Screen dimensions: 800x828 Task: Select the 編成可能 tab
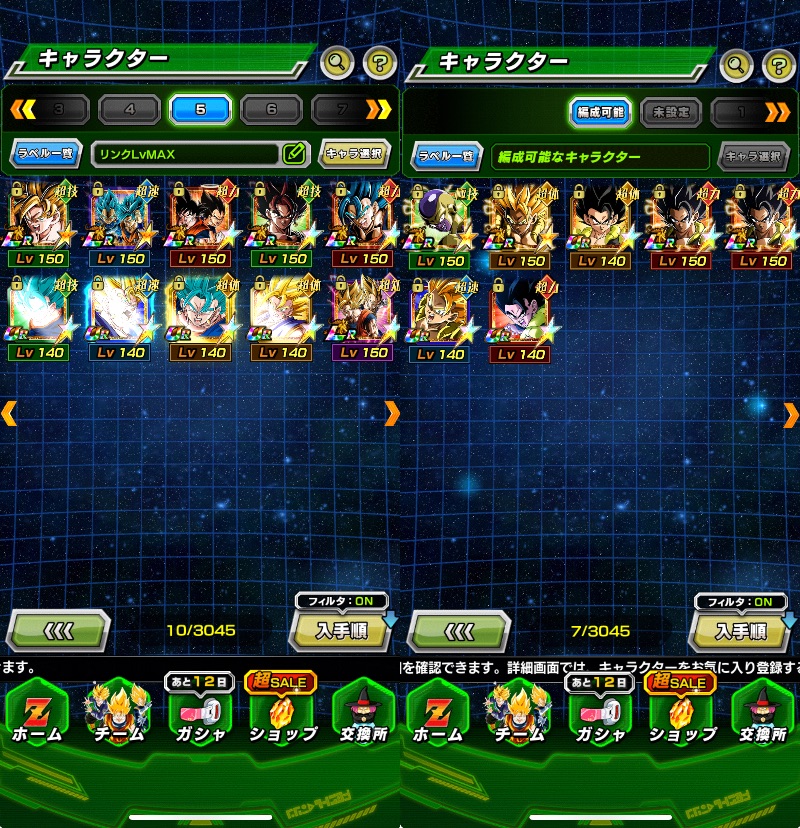tap(600, 112)
